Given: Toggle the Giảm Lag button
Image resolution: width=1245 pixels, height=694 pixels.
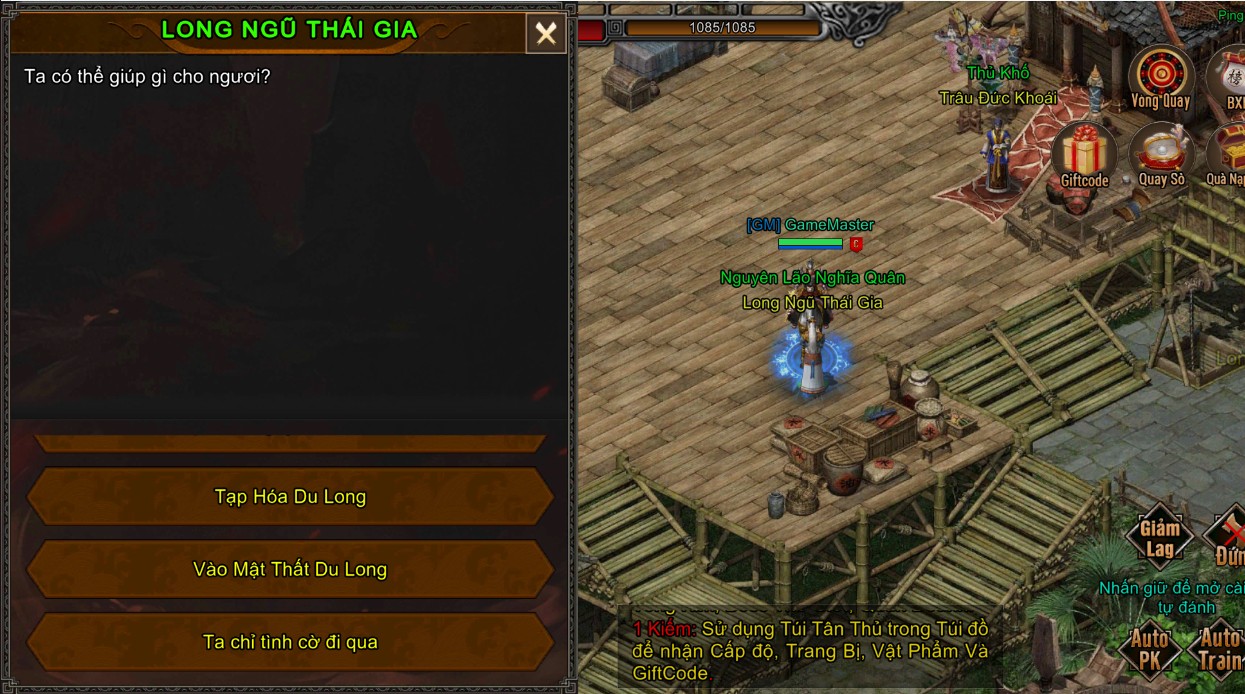Looking at the screenshot, I should (1160, 537).
